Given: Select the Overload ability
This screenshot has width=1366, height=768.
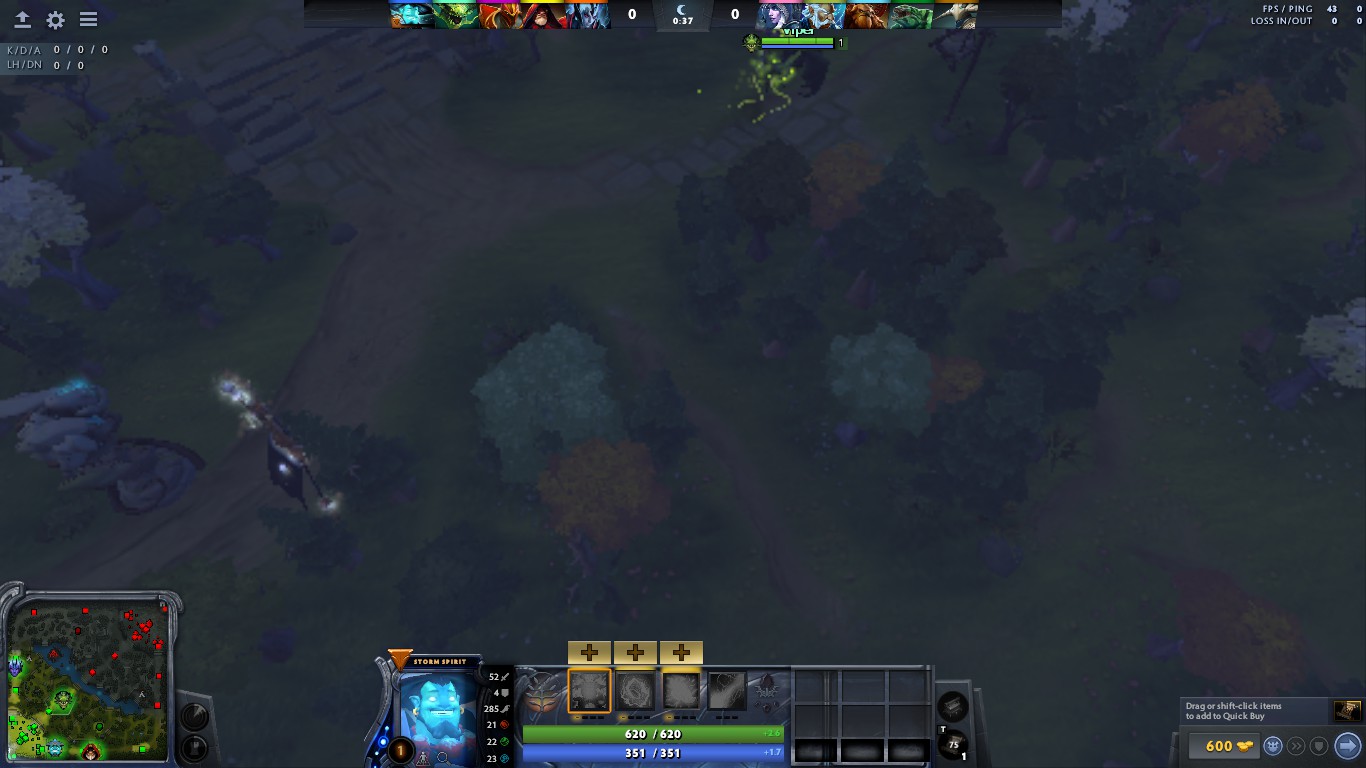Looking at the screenshot, I should 681,690.
